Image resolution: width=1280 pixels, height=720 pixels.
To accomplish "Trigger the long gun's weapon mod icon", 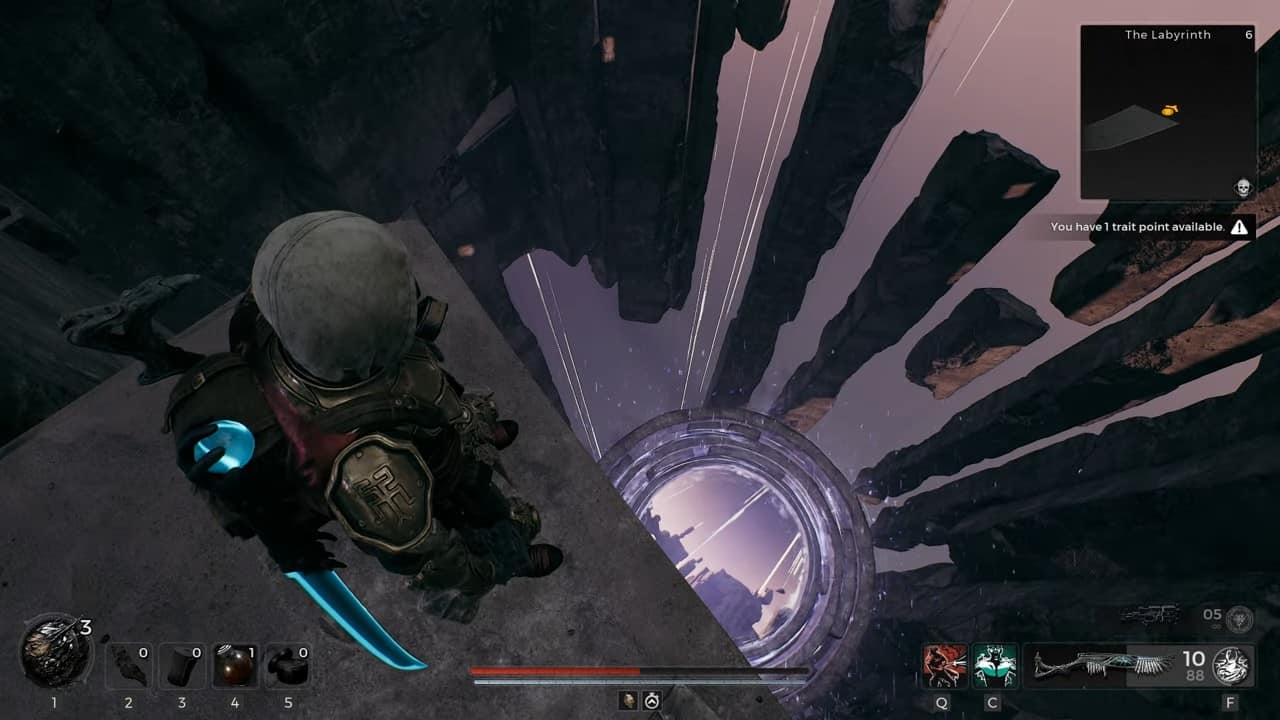I will tap(1231, 666).
